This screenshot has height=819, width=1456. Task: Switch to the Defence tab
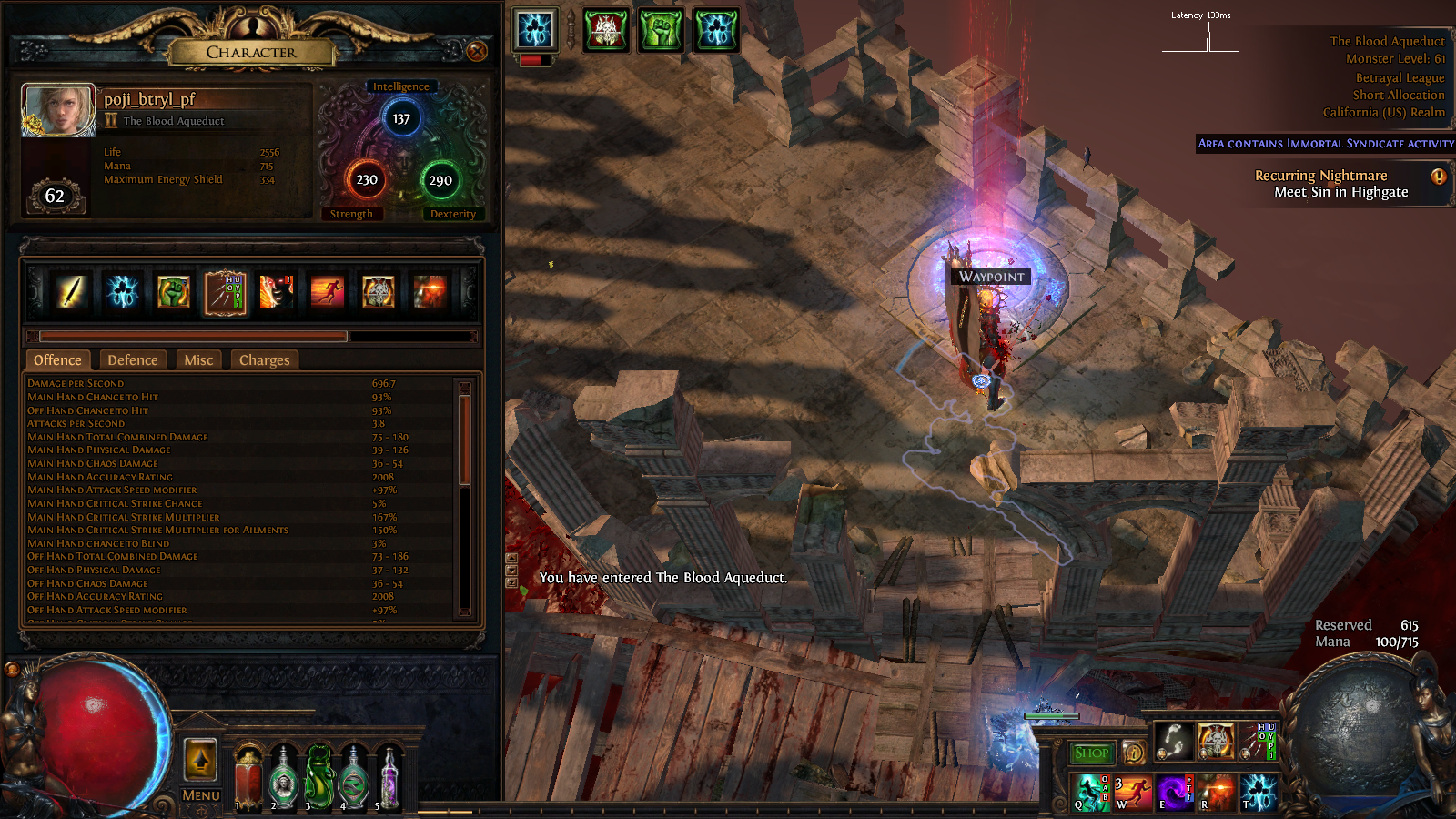point(133,360)
